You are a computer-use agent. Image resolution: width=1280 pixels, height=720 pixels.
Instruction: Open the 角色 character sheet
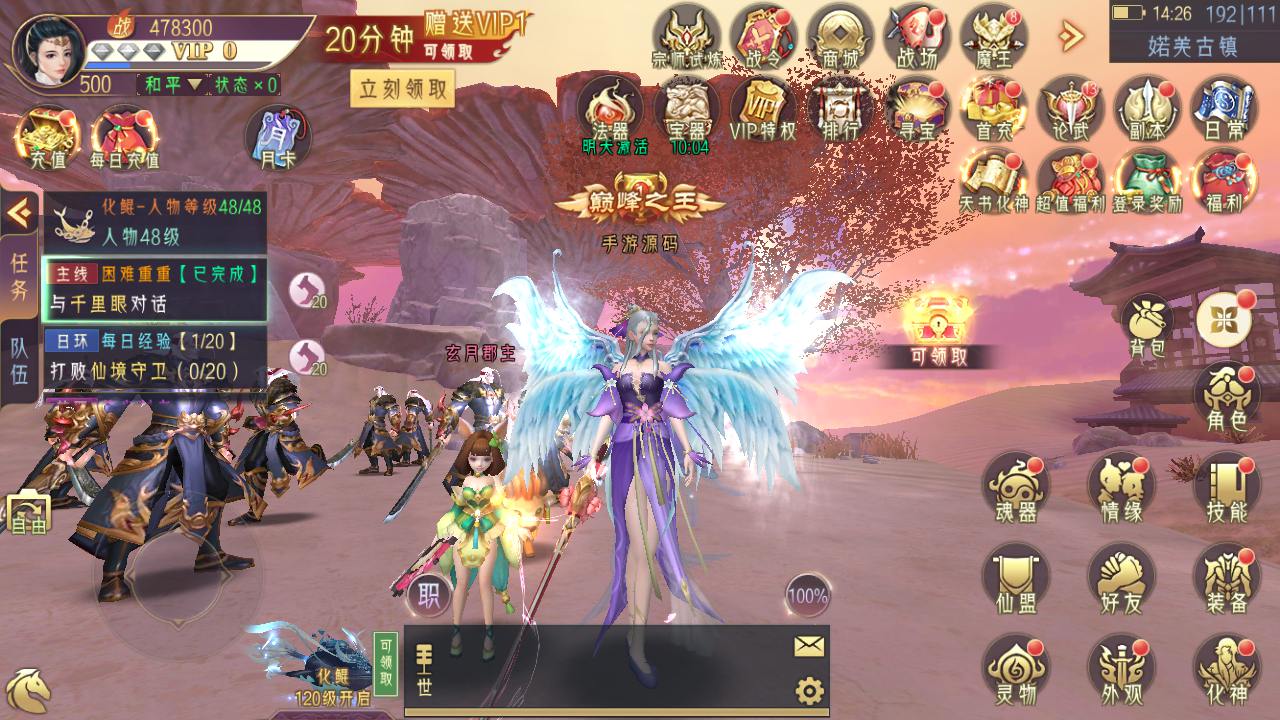coord(1226,398)
